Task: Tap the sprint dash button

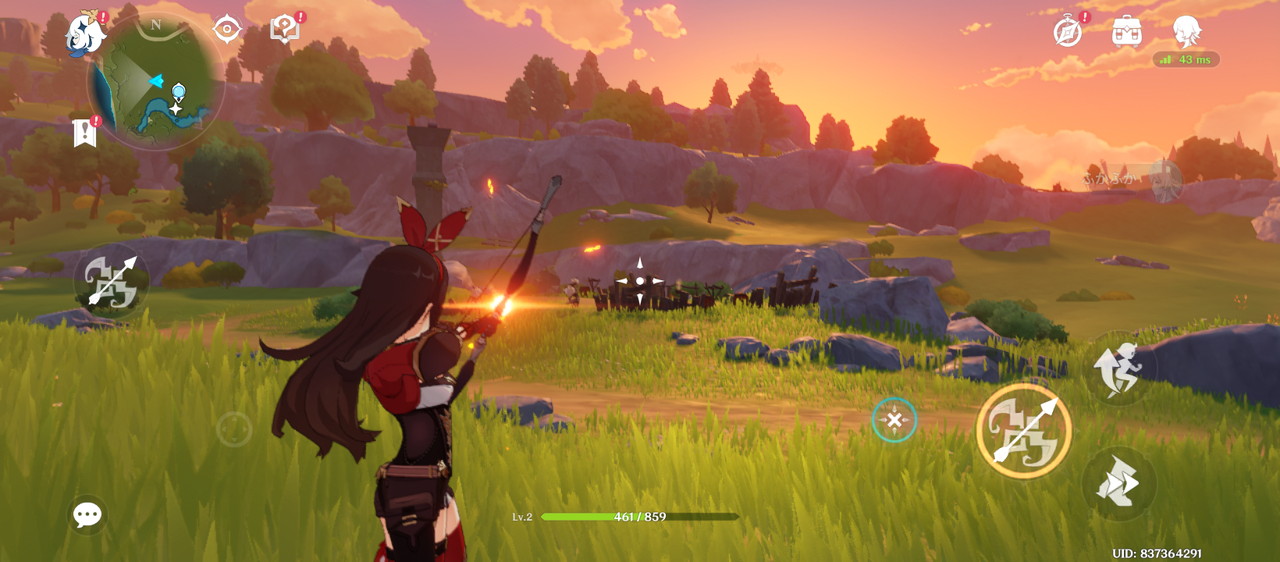Action: tap(1119, 484)
